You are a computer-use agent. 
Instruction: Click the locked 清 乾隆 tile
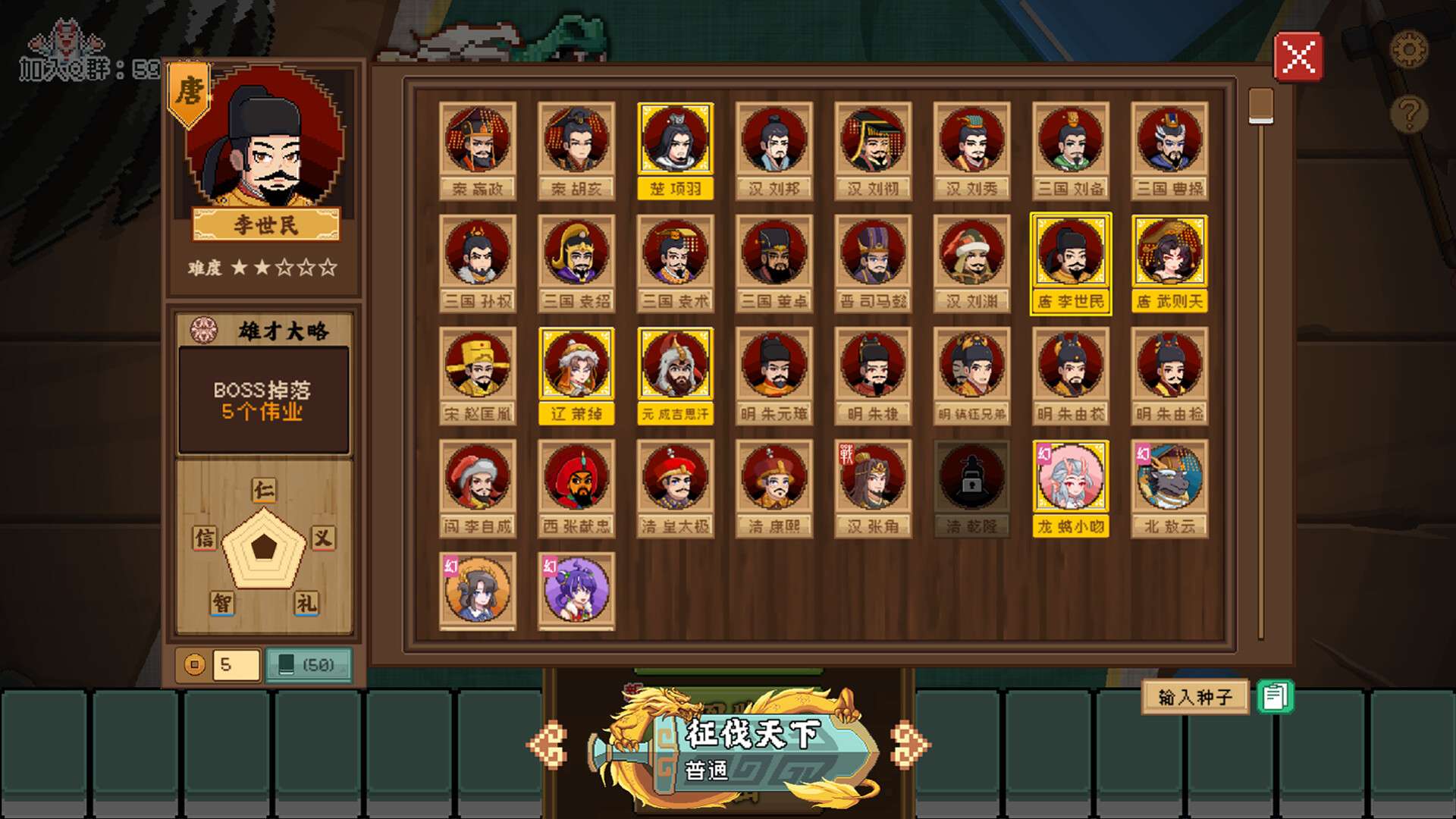tap(971, 487)
